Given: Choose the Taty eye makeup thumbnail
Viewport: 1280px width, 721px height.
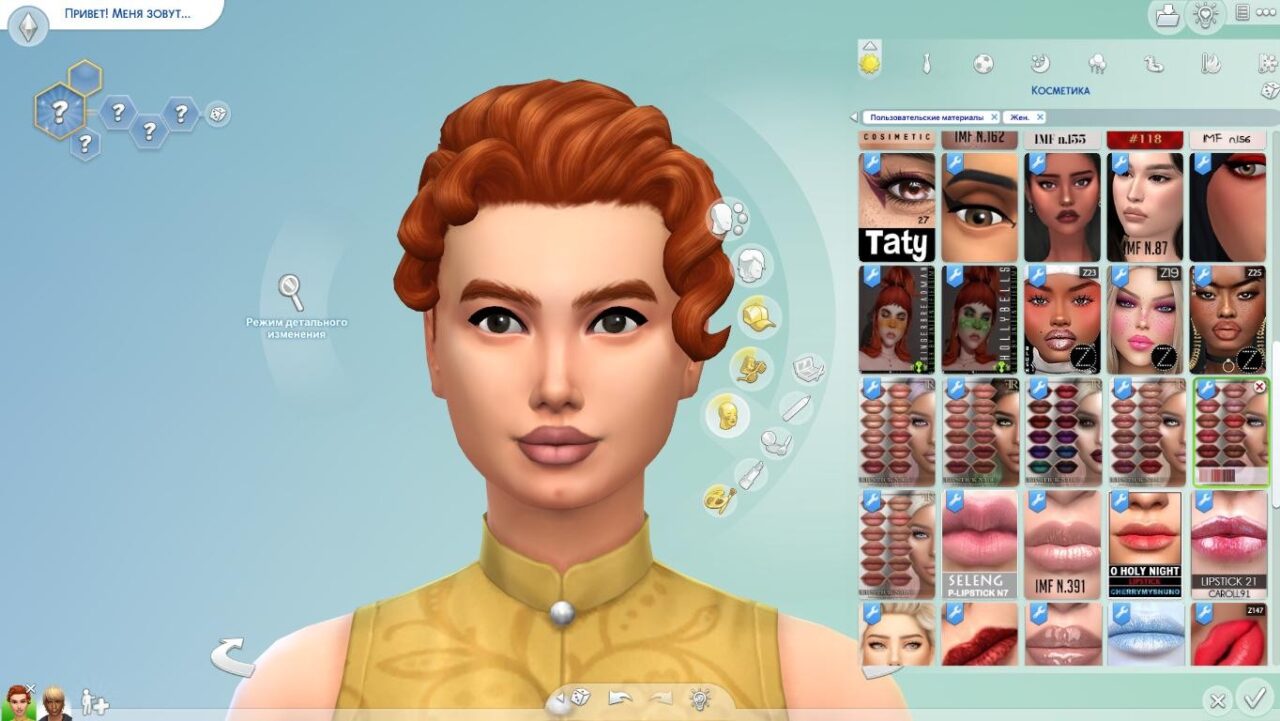Looking at the screenshot, I should tap(897, 207).
